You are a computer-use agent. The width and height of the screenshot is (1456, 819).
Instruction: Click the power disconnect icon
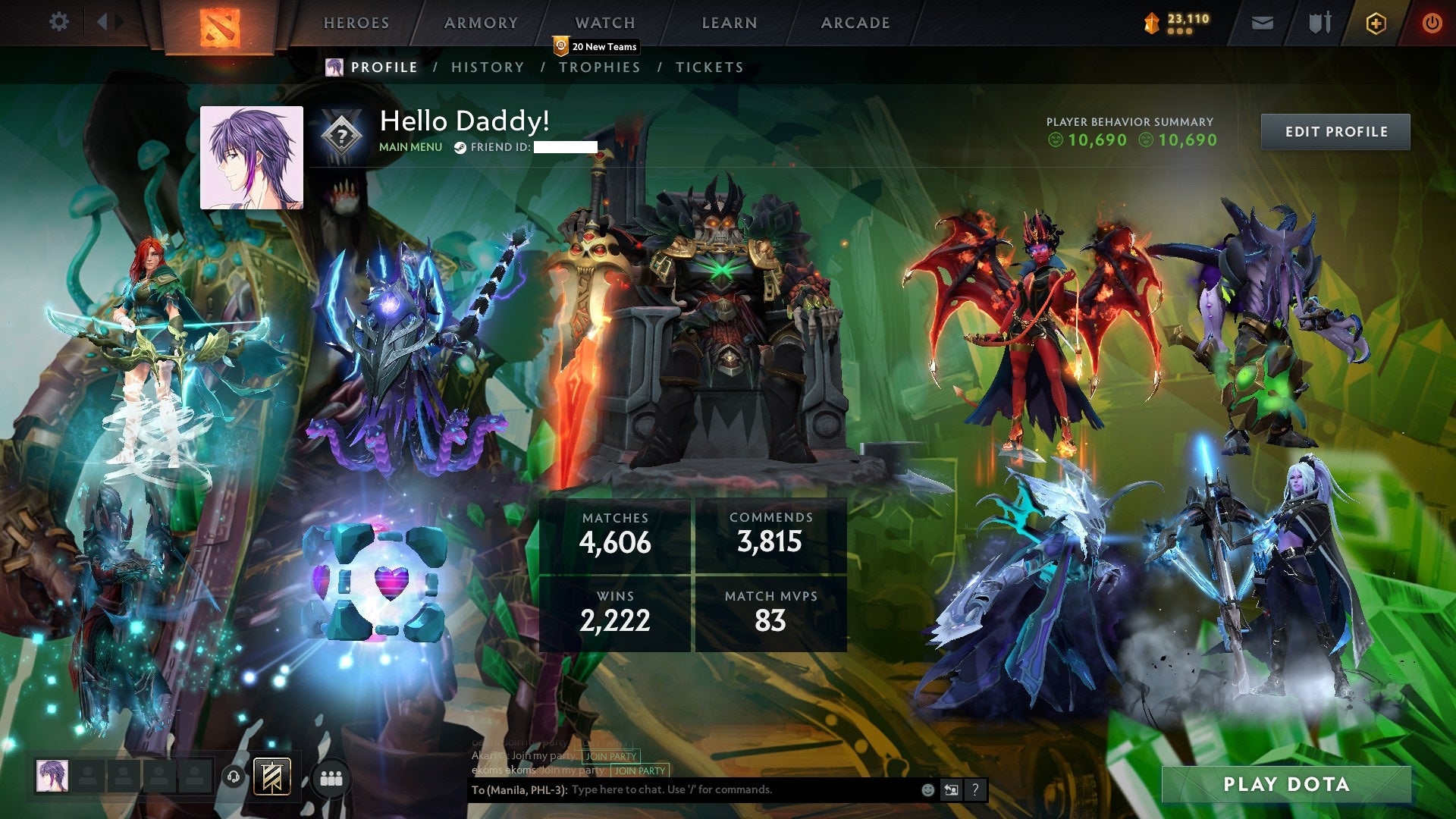point(1432,23)
